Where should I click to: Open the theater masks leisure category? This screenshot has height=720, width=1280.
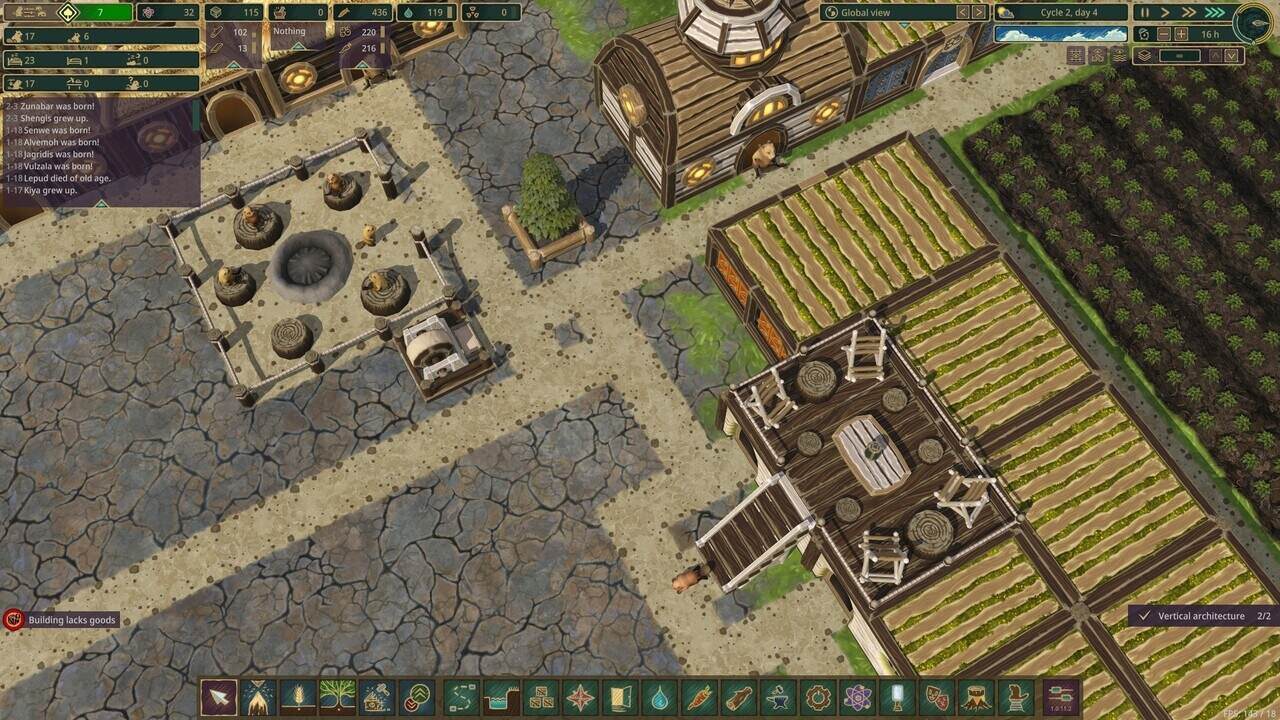[937, 697]
